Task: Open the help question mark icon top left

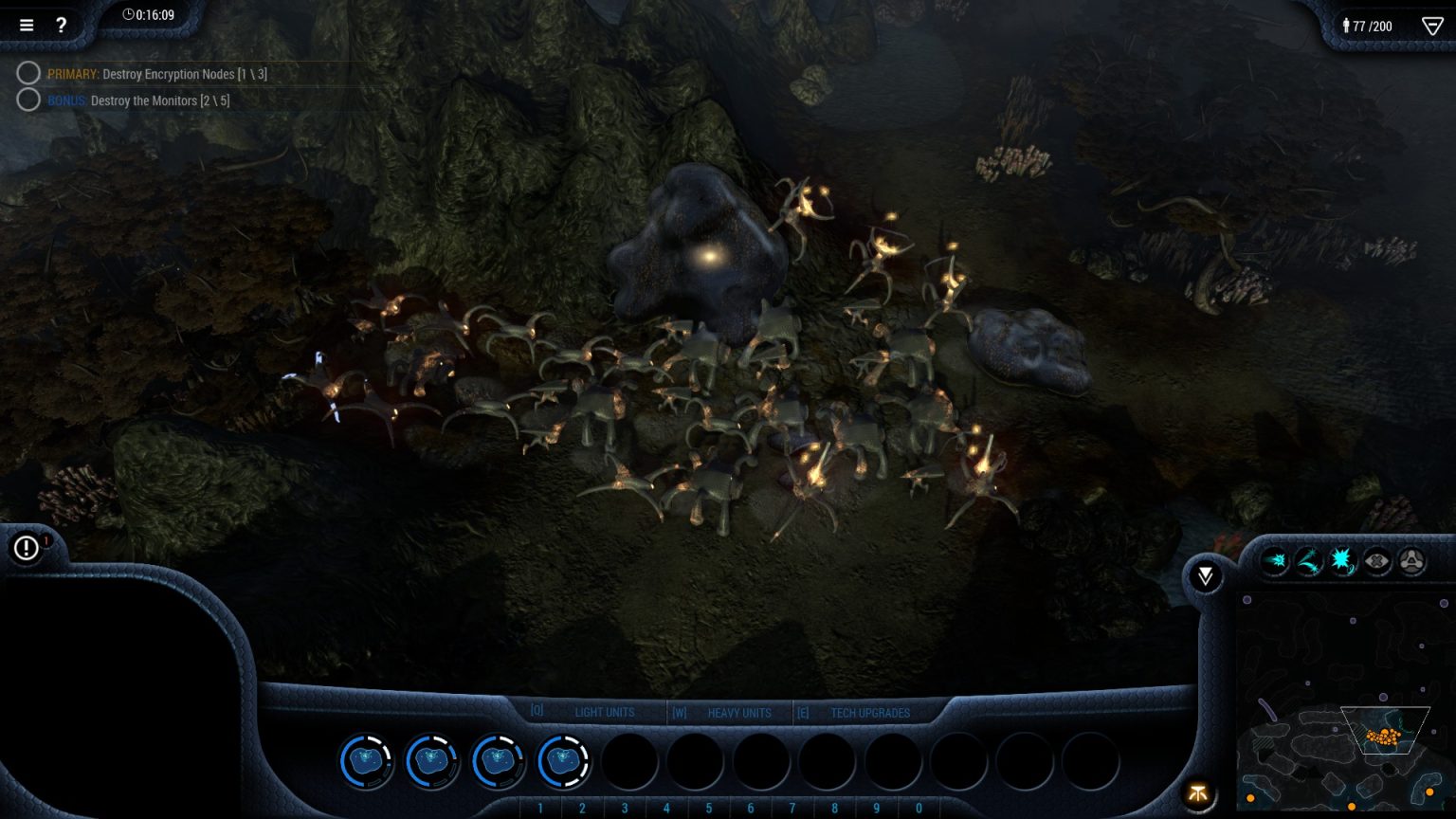Action: click(x=62, y=26)
